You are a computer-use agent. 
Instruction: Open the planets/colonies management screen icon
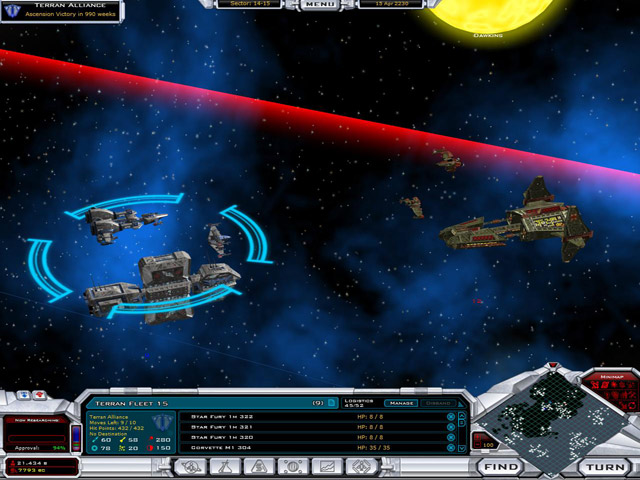[189, 466]
